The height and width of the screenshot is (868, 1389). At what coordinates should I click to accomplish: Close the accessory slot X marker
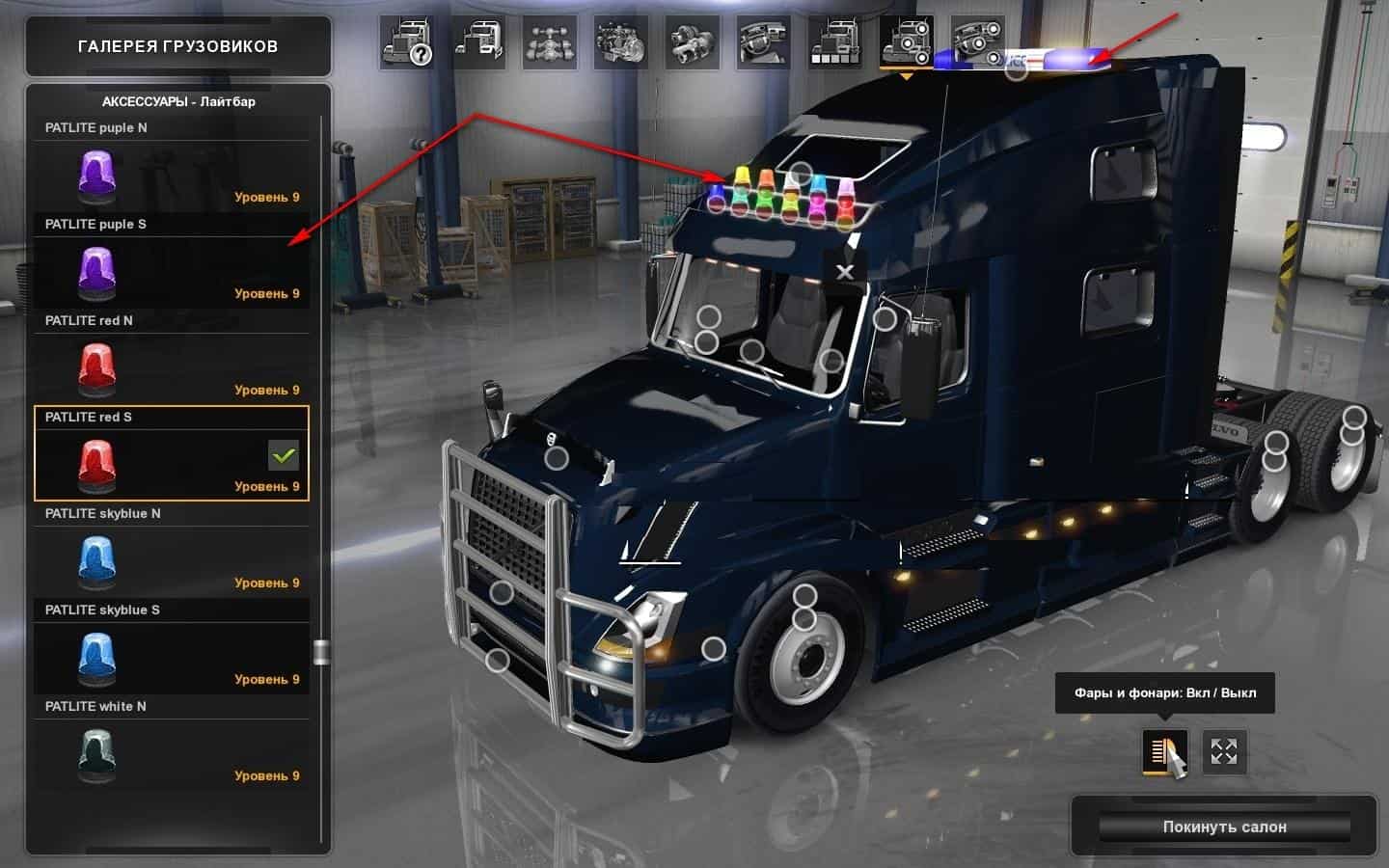tap(845, 272)
